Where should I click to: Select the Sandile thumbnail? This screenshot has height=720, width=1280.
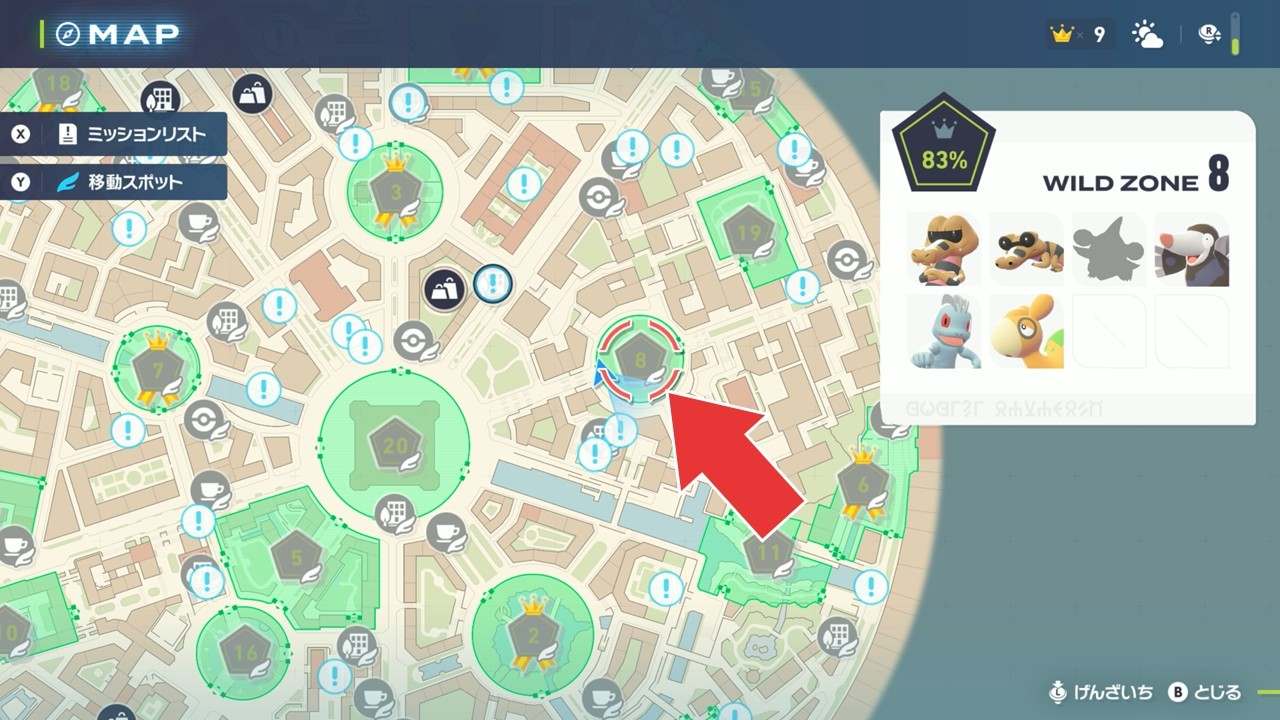[1027, 249]
